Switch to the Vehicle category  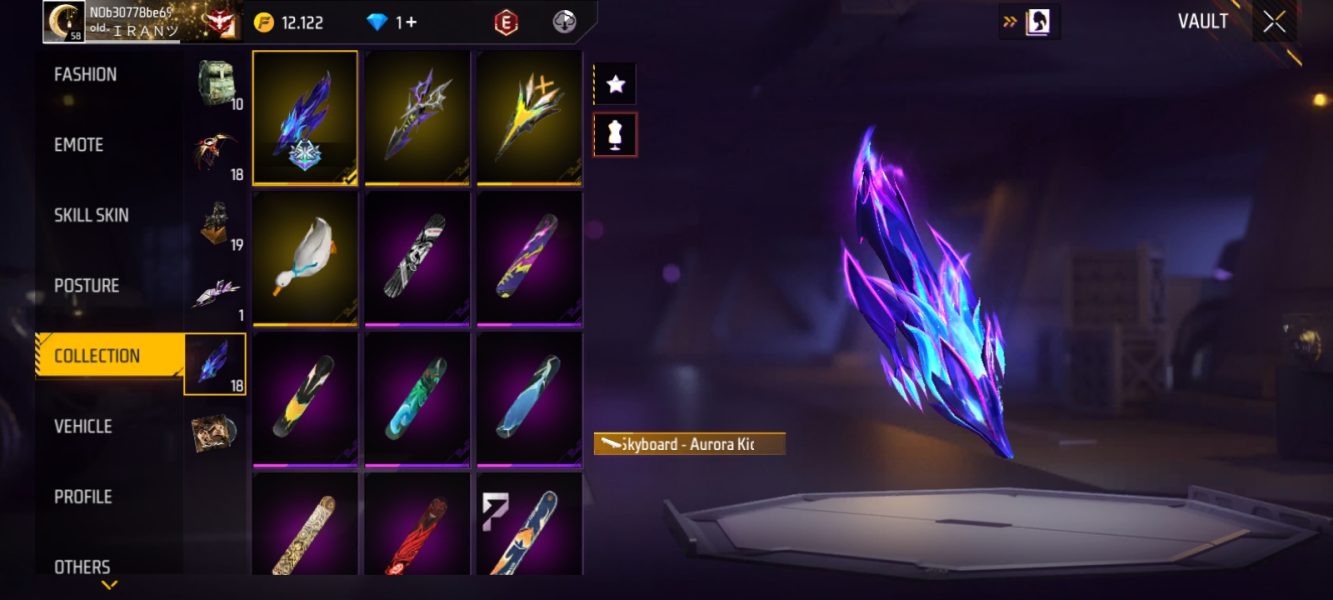83,426
